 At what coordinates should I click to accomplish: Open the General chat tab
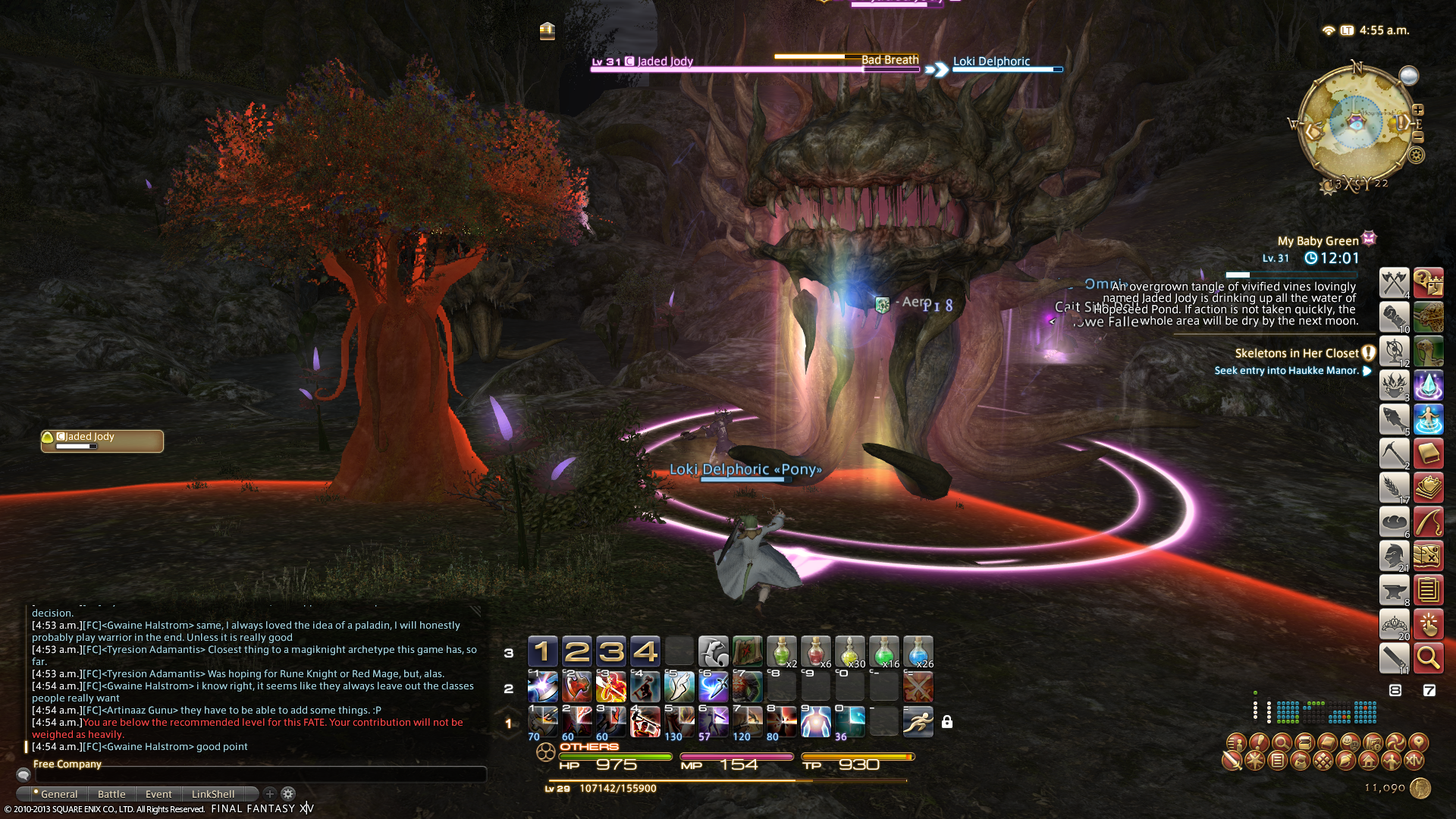(x=58, y=794)
